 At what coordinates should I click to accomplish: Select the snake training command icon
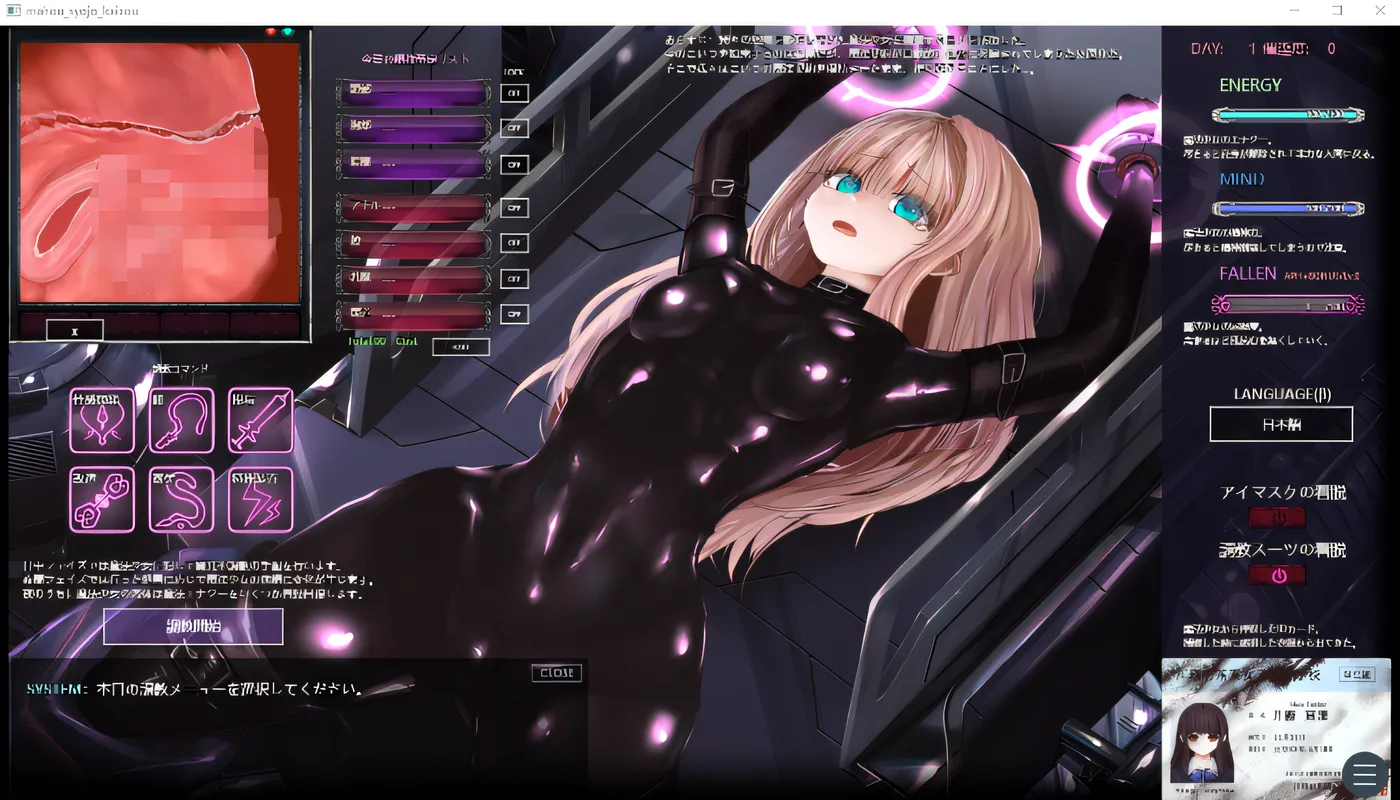click(x=181, y=499)
